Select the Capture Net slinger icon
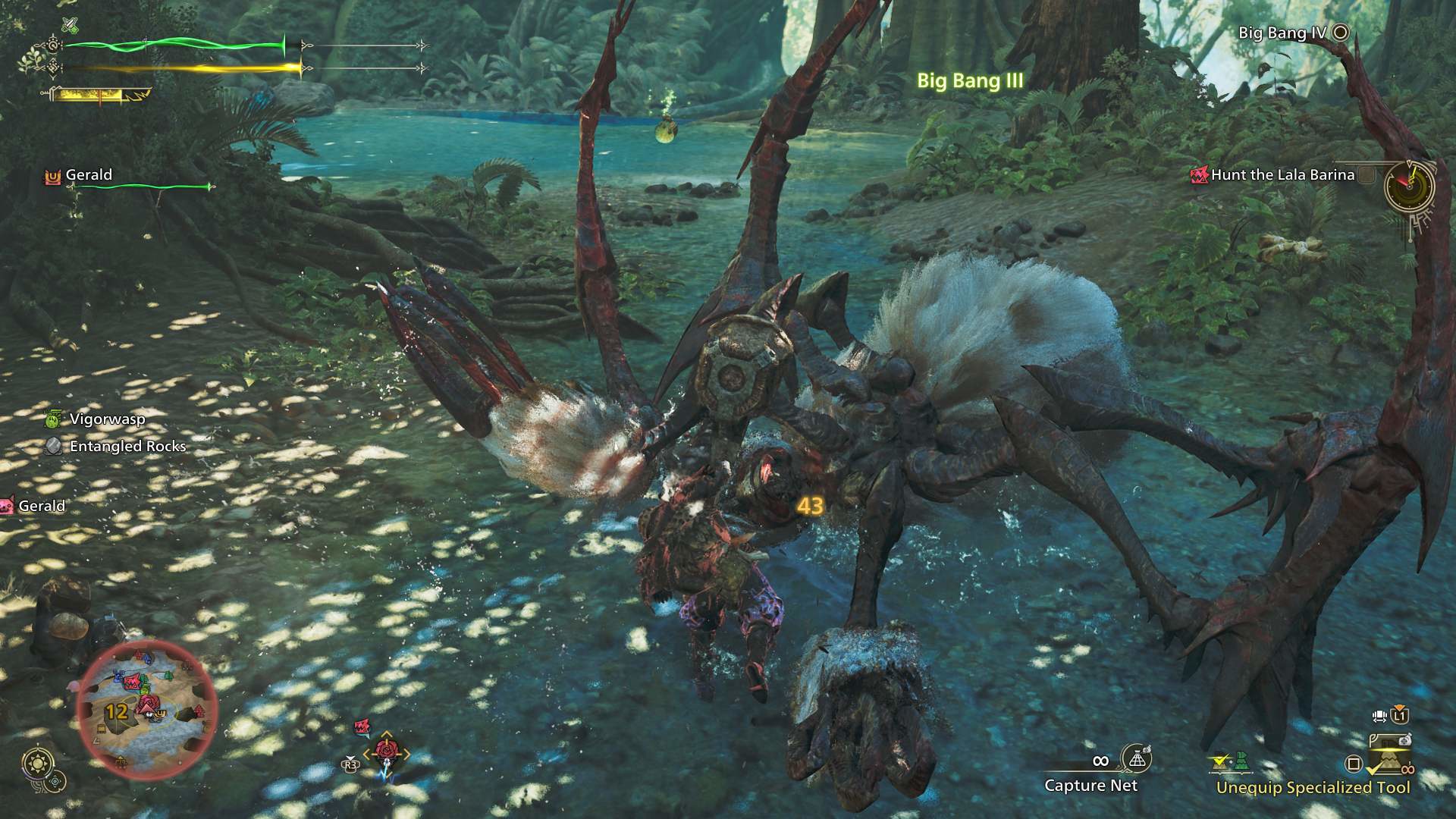Image resolution: width=1456 pixels, height=819 pixels. (x=1136, y=758)
